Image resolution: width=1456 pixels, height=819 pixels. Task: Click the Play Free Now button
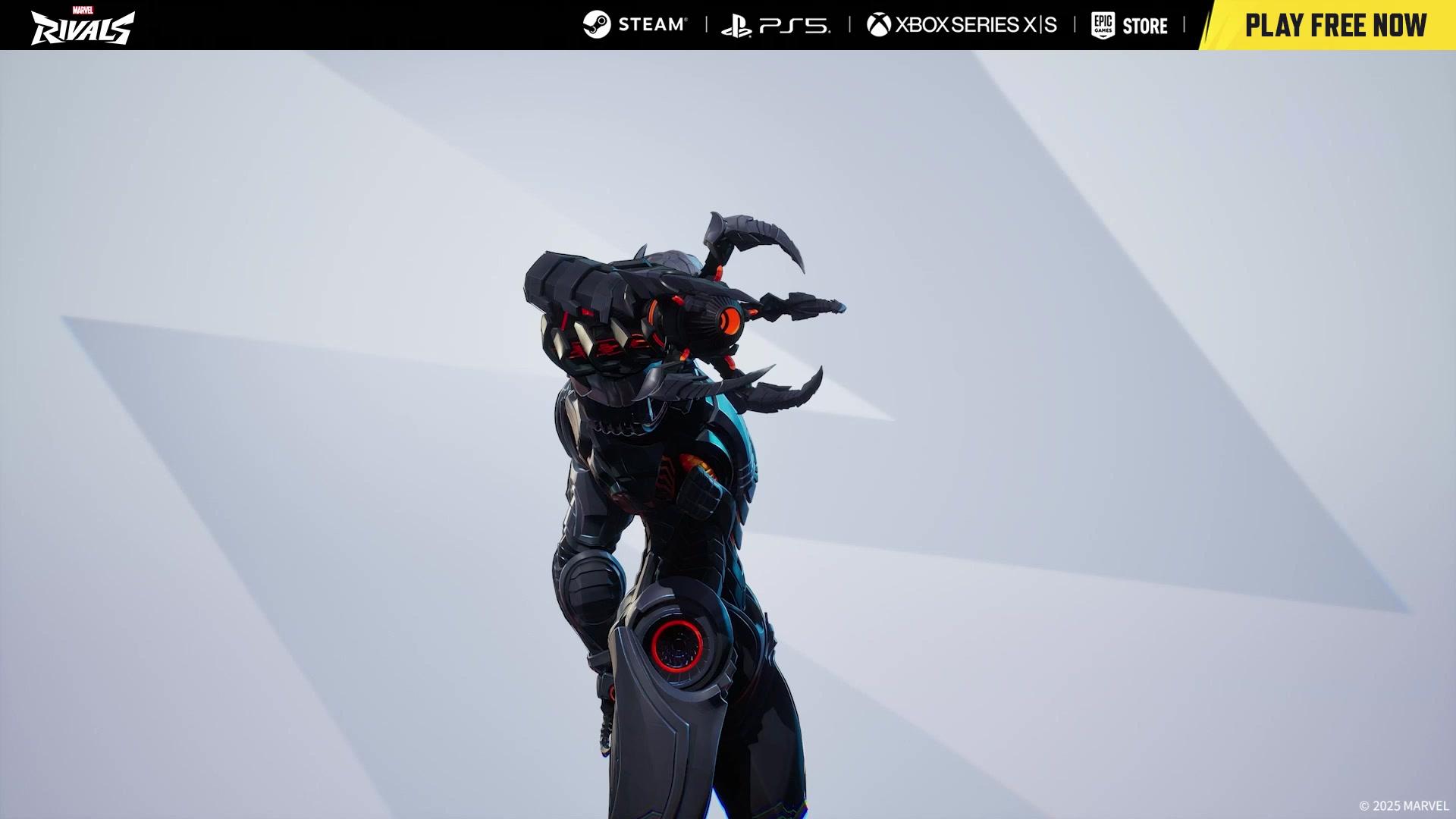1335,26
